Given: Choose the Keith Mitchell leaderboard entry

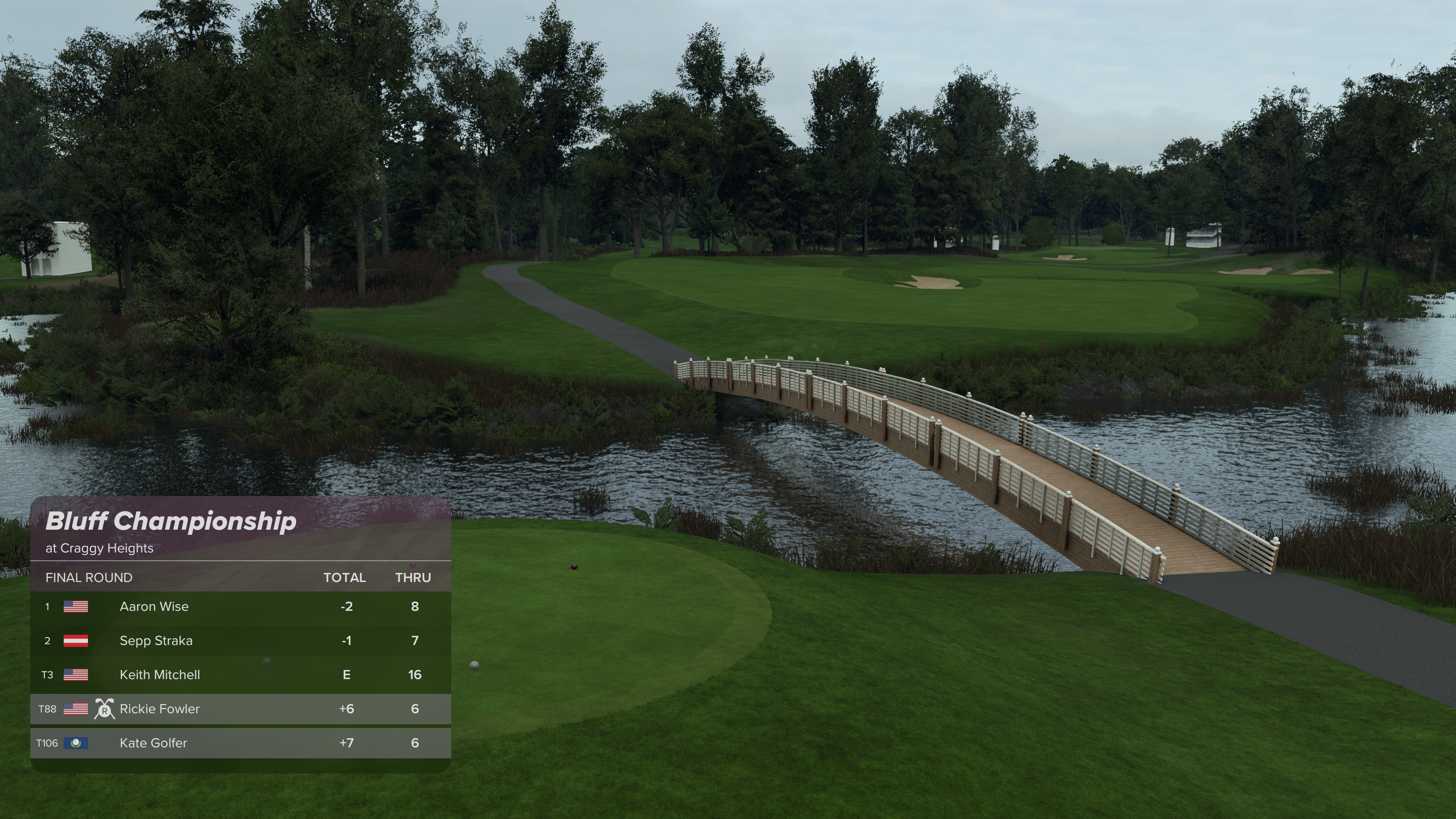Looking at the screenshot, I should [x=240, y=674].
